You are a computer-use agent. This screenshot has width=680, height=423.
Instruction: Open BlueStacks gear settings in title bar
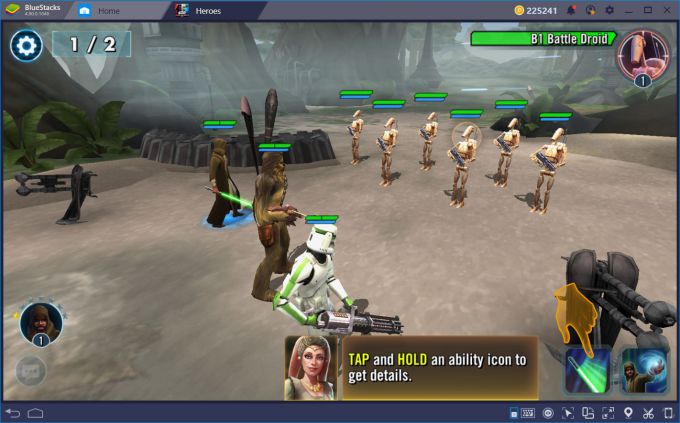pyautogui.click(x=609, y=10)
